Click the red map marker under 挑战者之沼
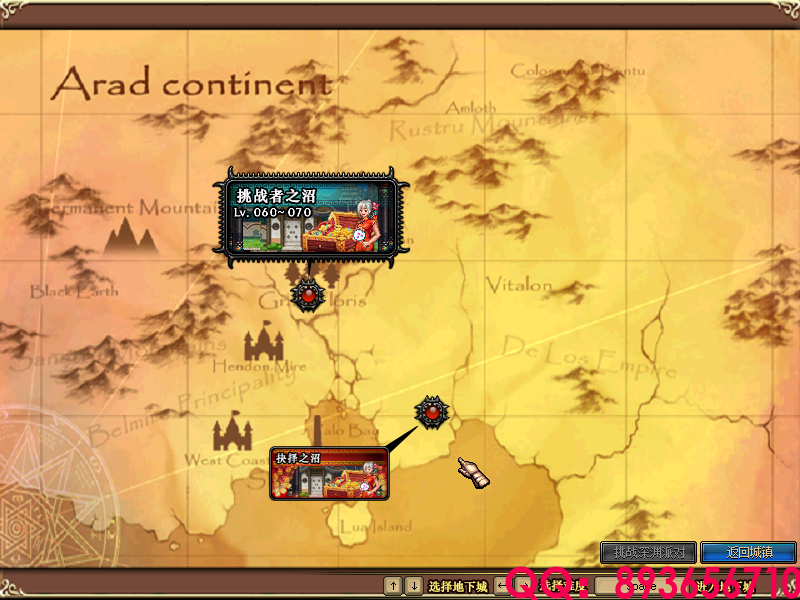 click(307, 294)
